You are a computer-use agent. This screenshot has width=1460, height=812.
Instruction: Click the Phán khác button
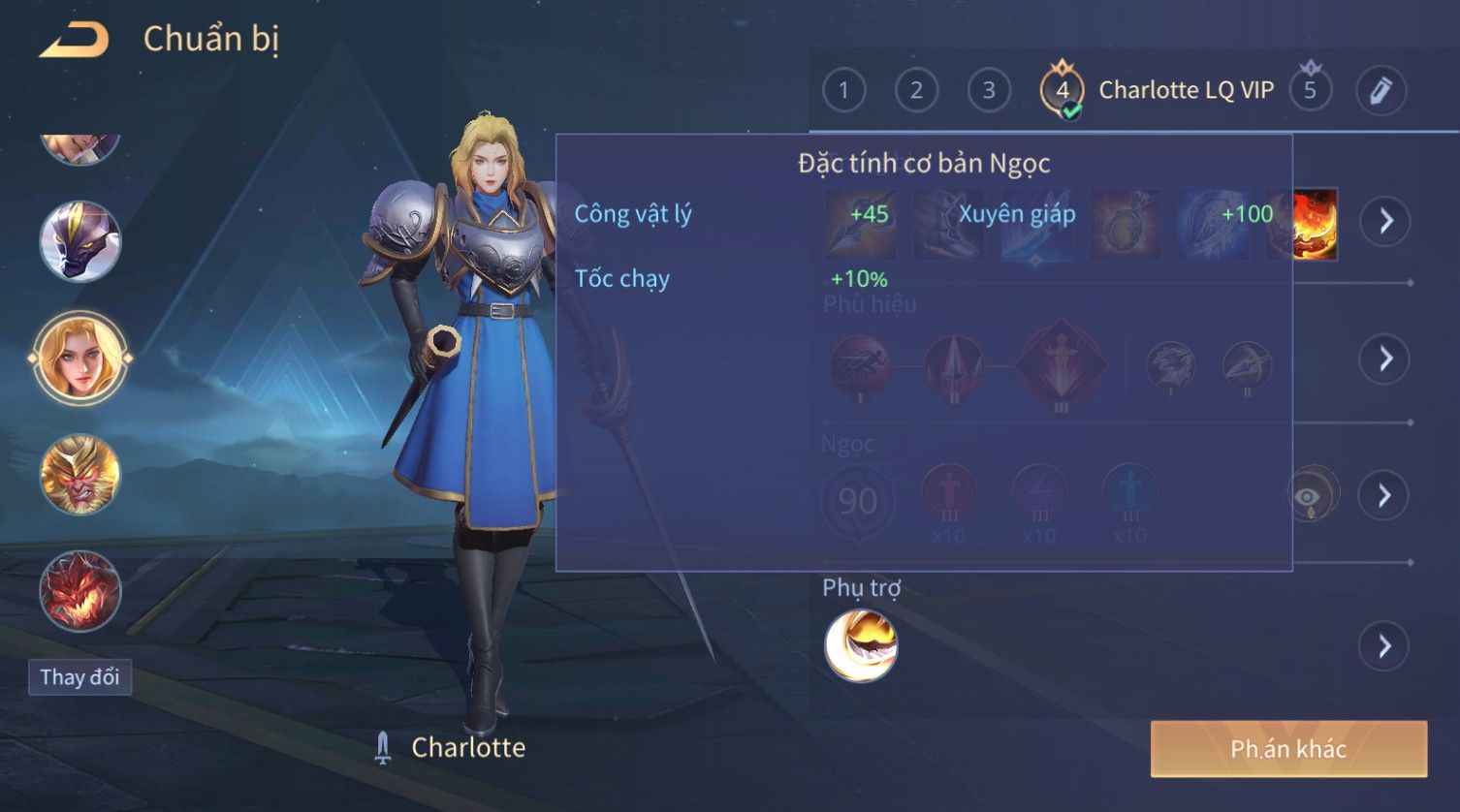[1288, 749]
